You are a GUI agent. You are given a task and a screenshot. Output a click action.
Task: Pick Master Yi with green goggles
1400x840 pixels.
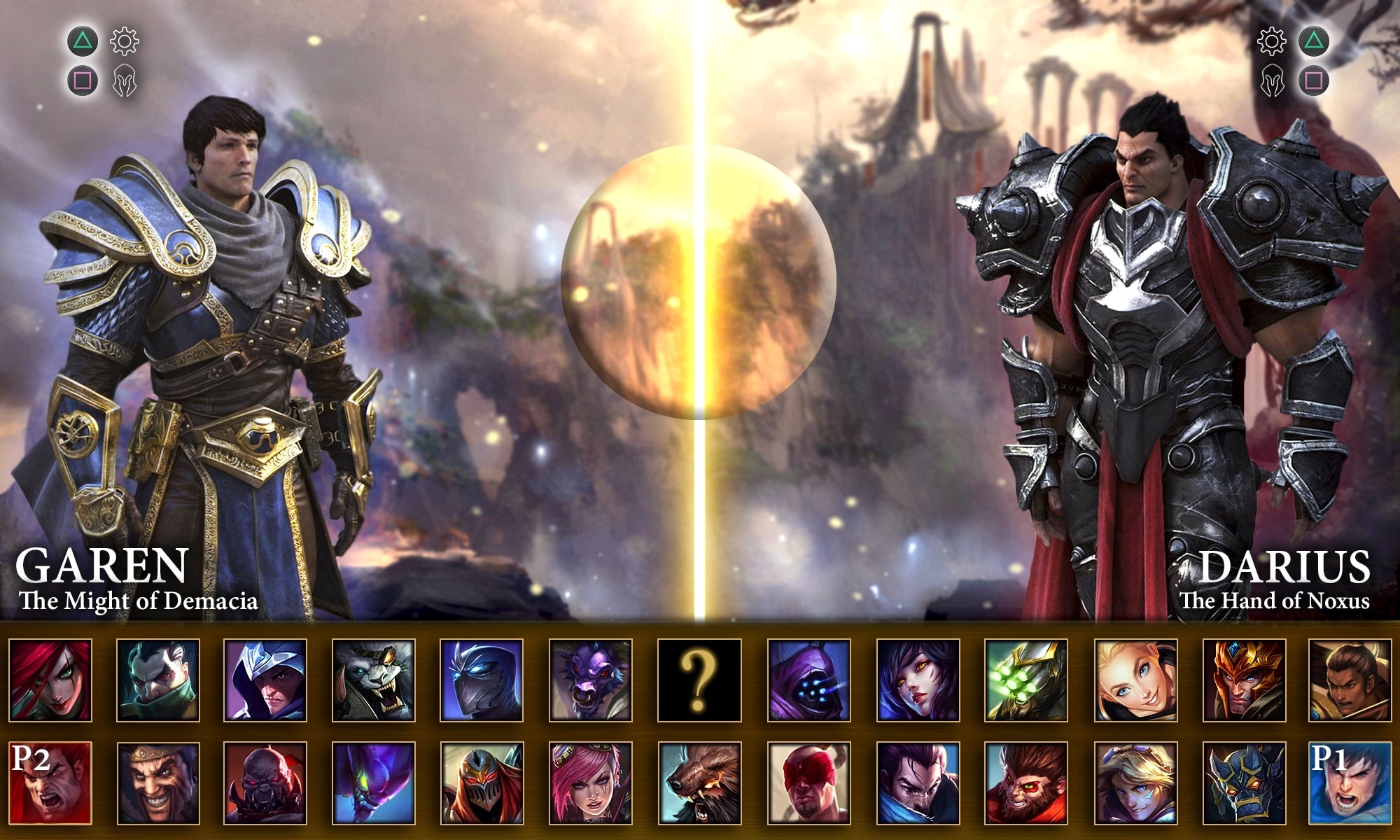point(1026,680)
